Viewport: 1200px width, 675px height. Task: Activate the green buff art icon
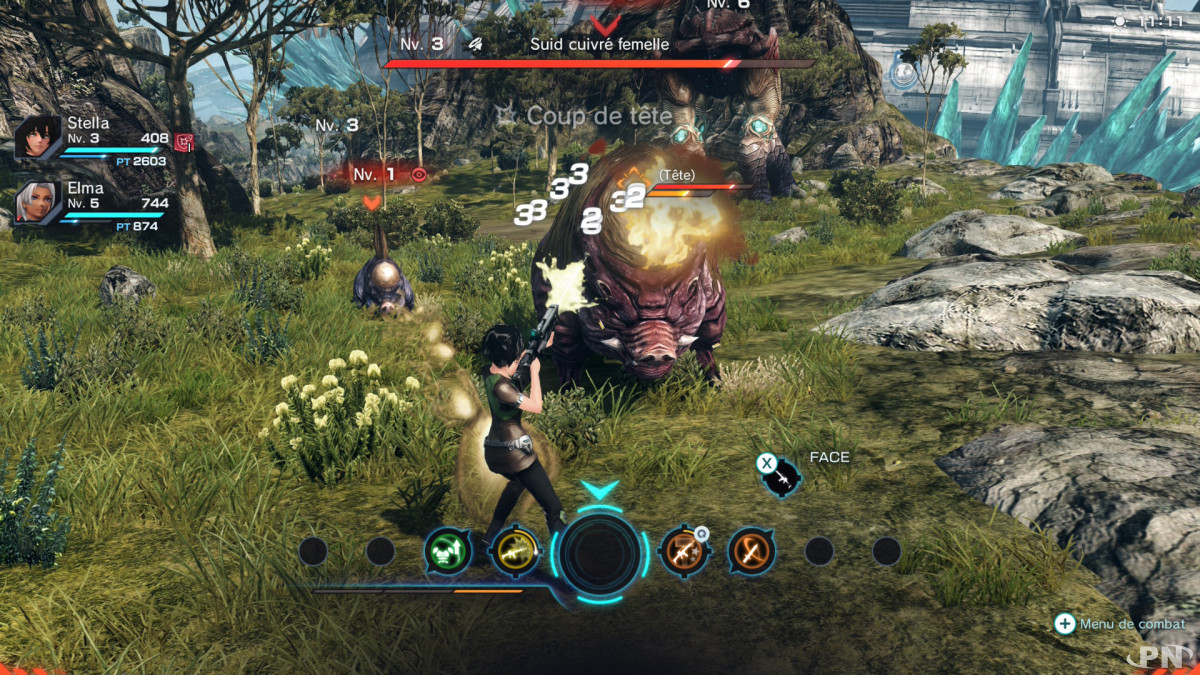point(447,551)
